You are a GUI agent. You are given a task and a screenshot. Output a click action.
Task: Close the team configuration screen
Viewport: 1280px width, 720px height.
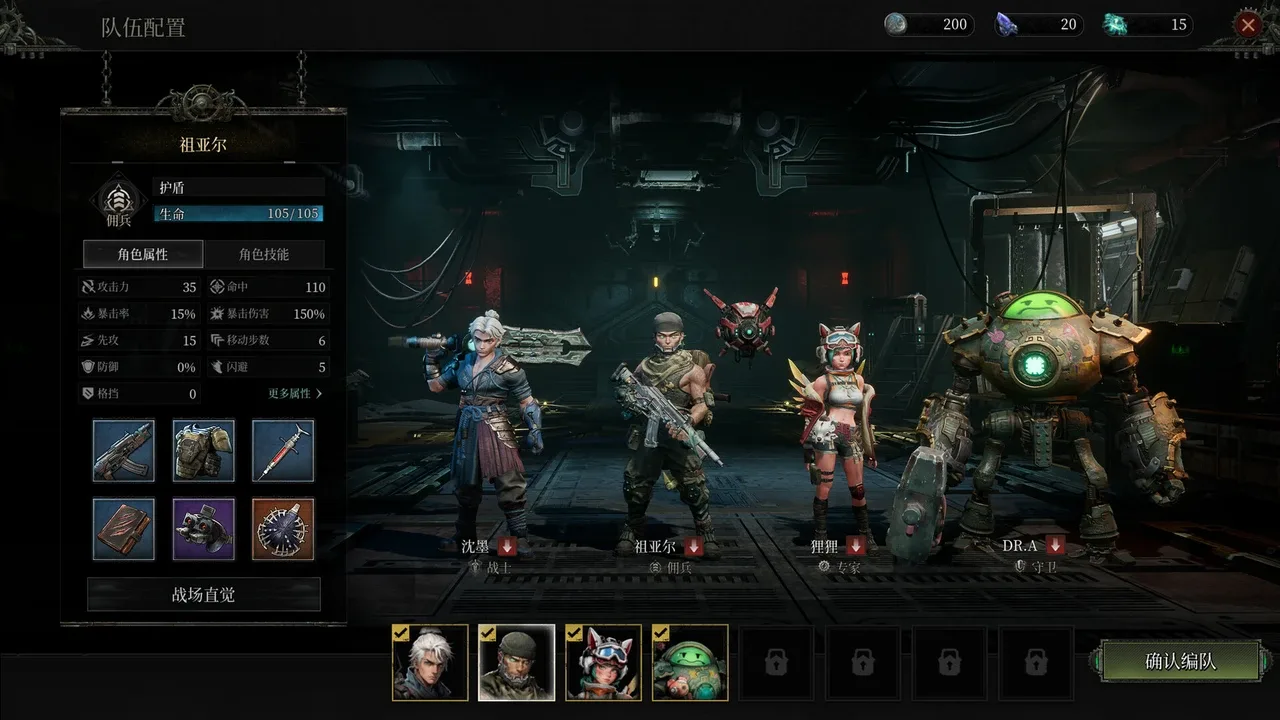point(1247,25)
